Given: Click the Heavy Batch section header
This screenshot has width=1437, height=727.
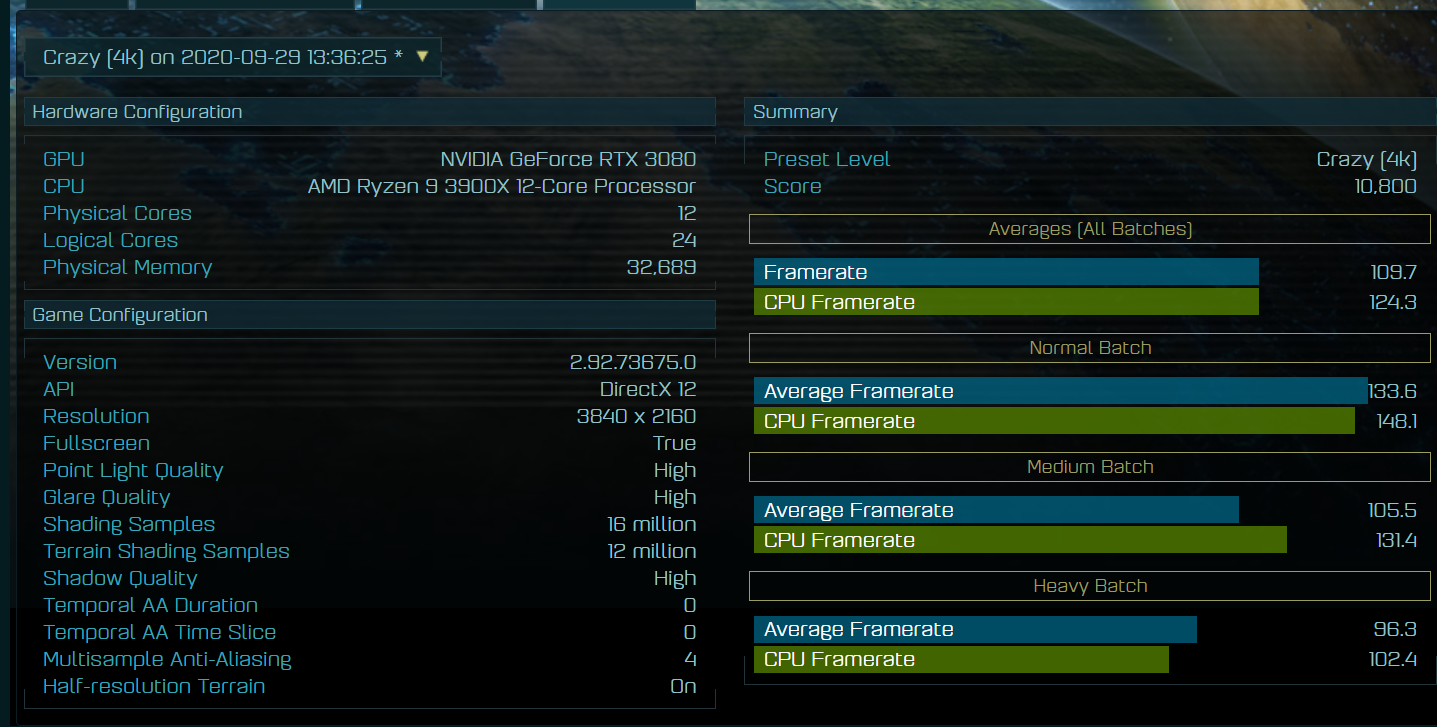Looking at the screenshot, I should pyautogui.click(x=1089, y=586).
